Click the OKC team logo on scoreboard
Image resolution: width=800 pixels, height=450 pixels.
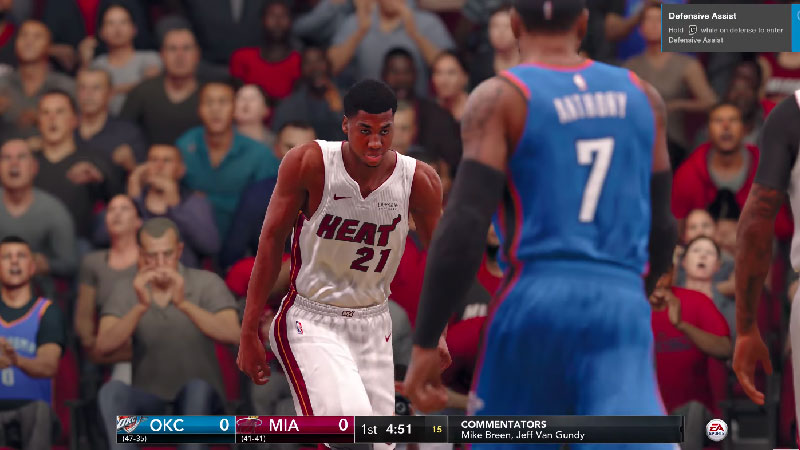click(x=130, y=425)
